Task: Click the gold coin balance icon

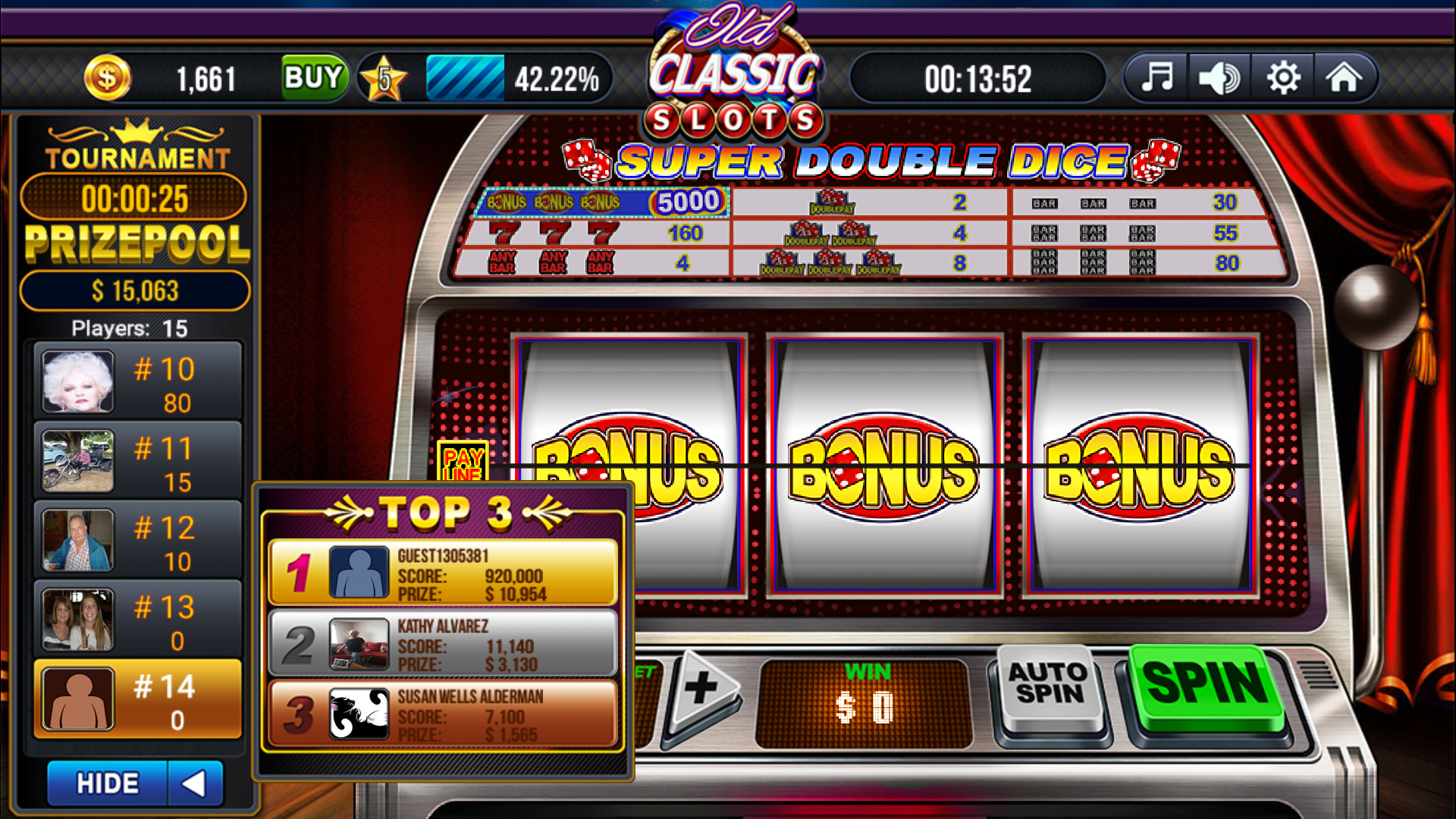Action: pos(107,77)
